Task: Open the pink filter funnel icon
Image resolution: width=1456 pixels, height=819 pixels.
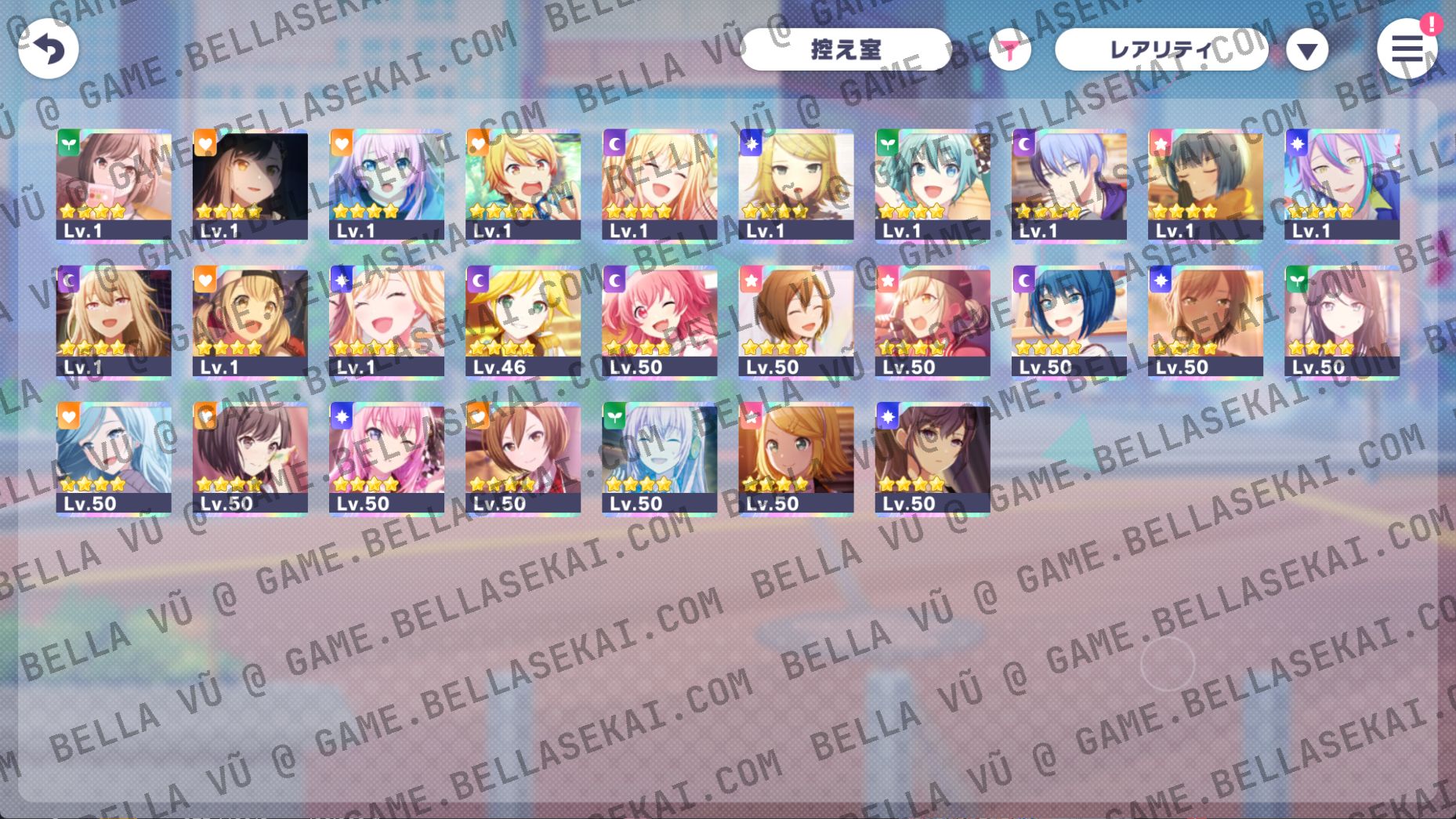Action: pos(1011,49)
